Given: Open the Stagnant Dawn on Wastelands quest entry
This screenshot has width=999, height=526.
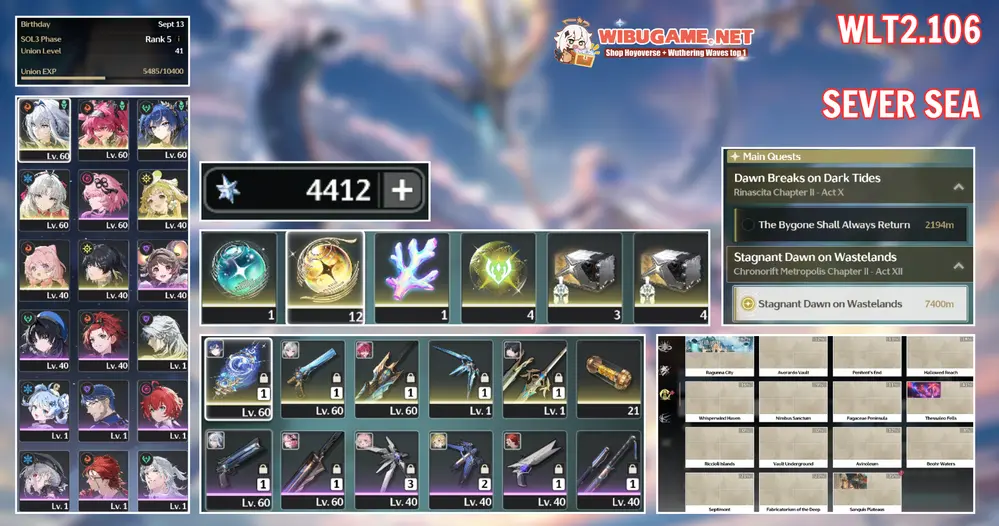Looking at the screenshot, I should [851, 304].
